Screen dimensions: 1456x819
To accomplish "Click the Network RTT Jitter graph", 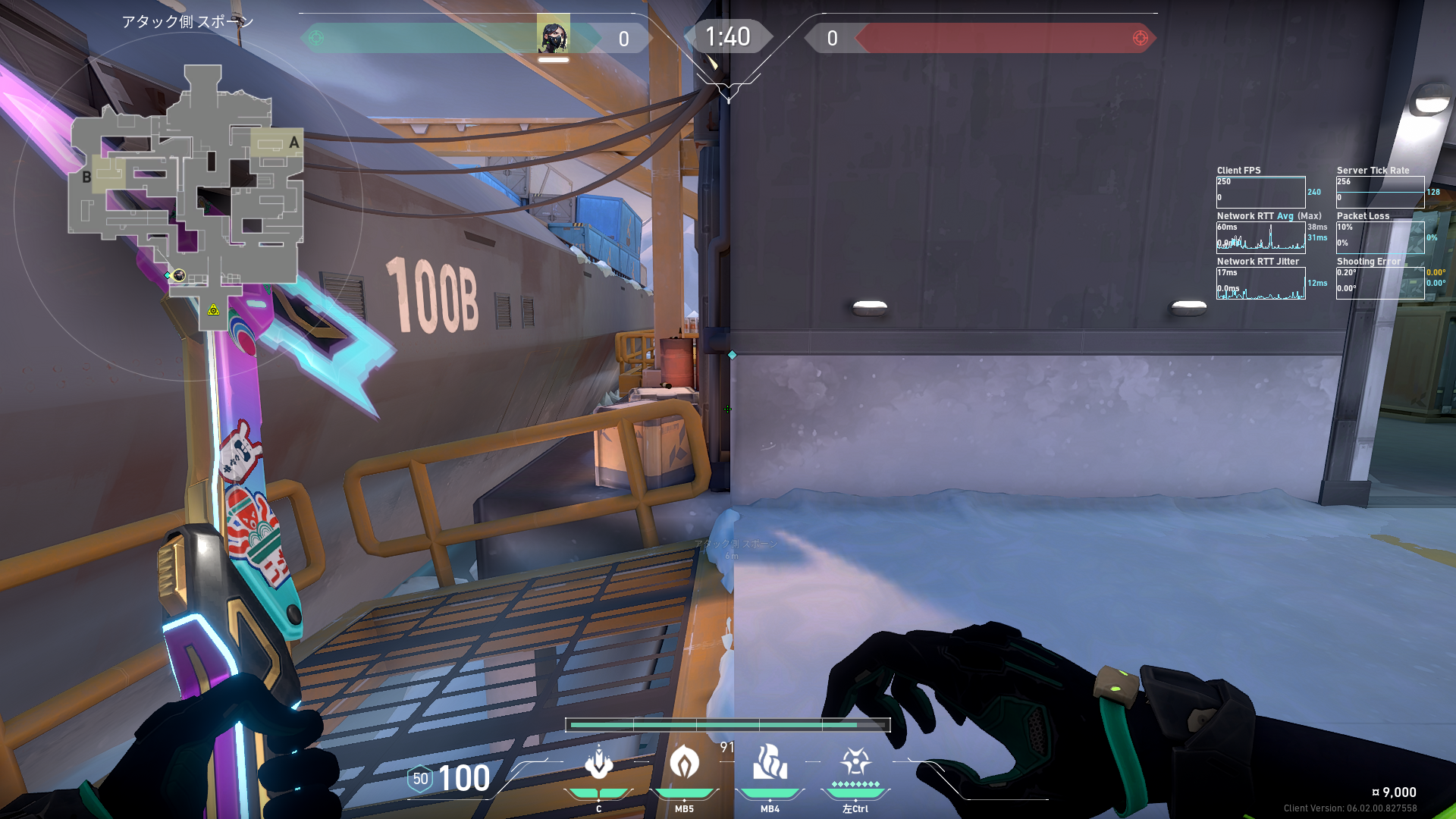I will pos(1260,283).
